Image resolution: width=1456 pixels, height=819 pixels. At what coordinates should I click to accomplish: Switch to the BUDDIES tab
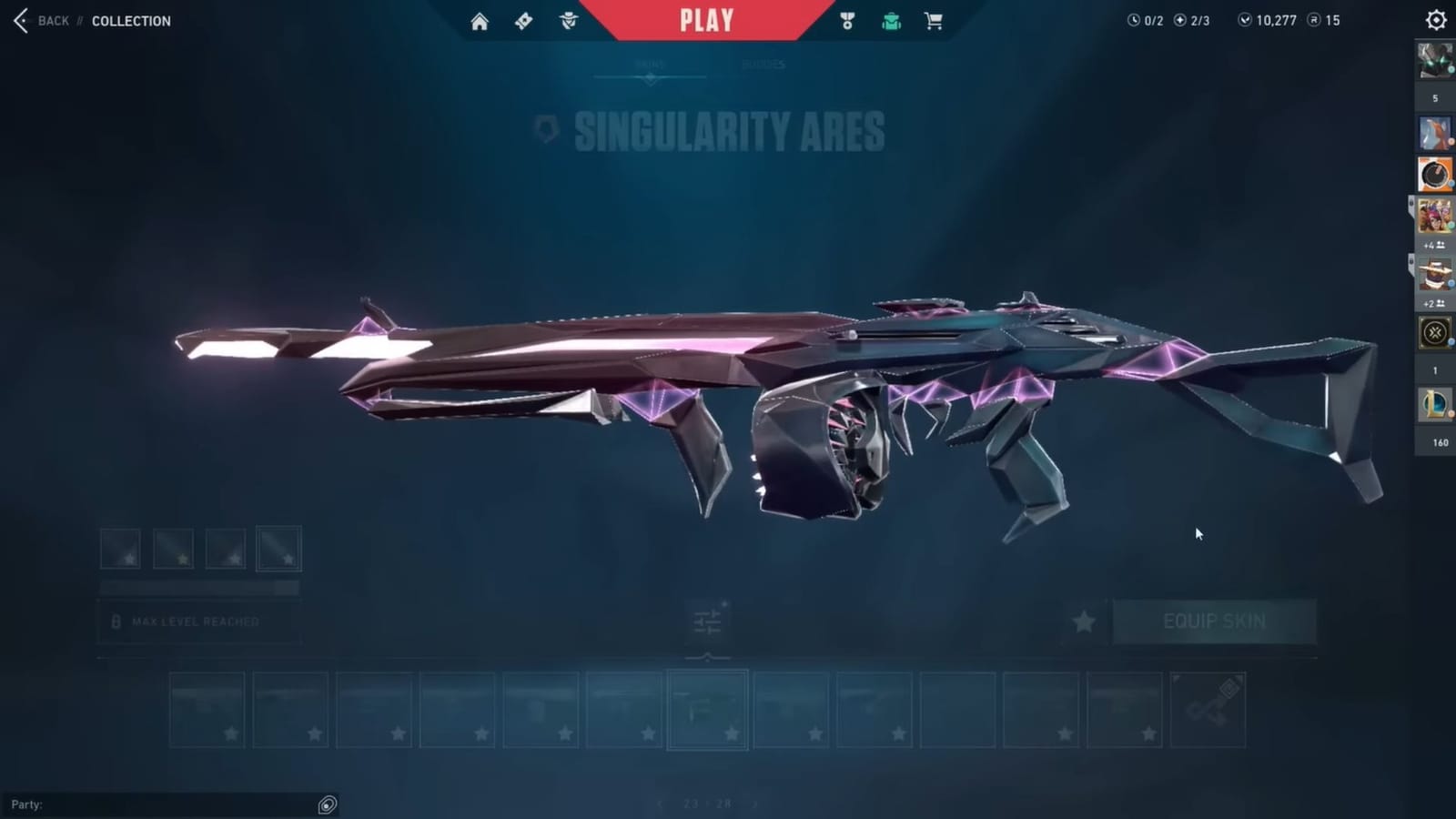763,64
